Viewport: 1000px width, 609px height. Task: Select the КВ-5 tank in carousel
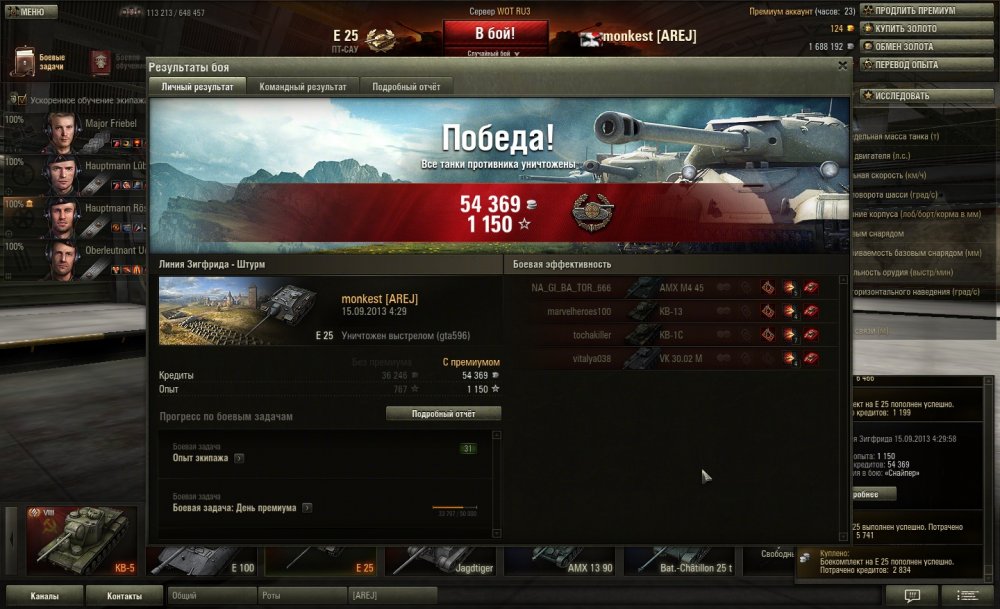coord(82,541)
